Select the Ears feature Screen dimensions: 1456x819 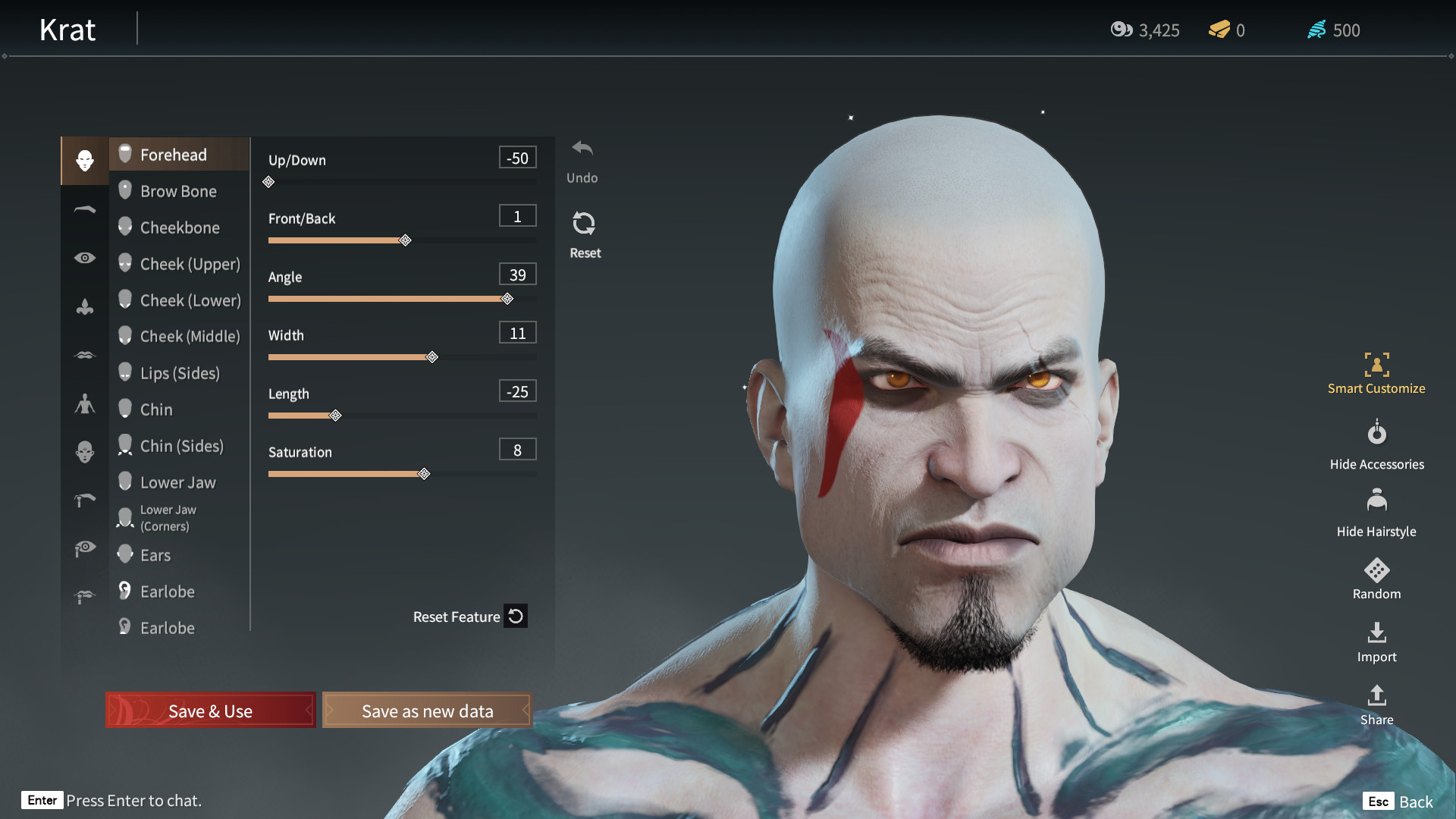coord(155,555)
